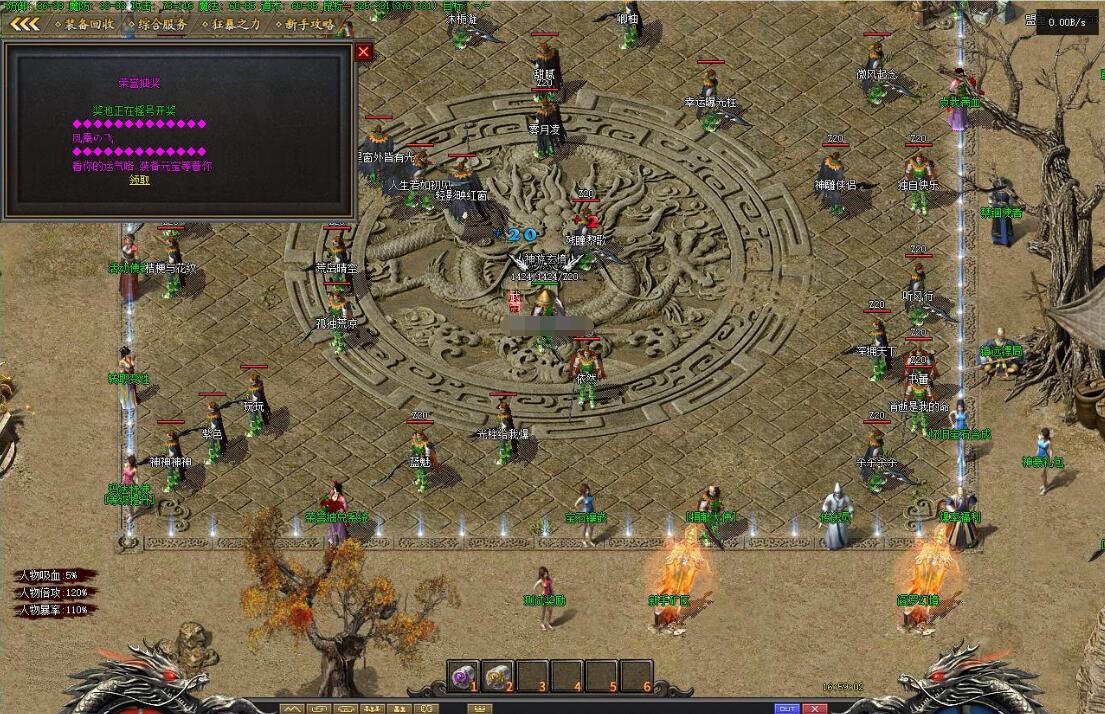Use the gold scroll in hotbar slot 2
The image size is (1105, 714).
[x=497, y=677]
